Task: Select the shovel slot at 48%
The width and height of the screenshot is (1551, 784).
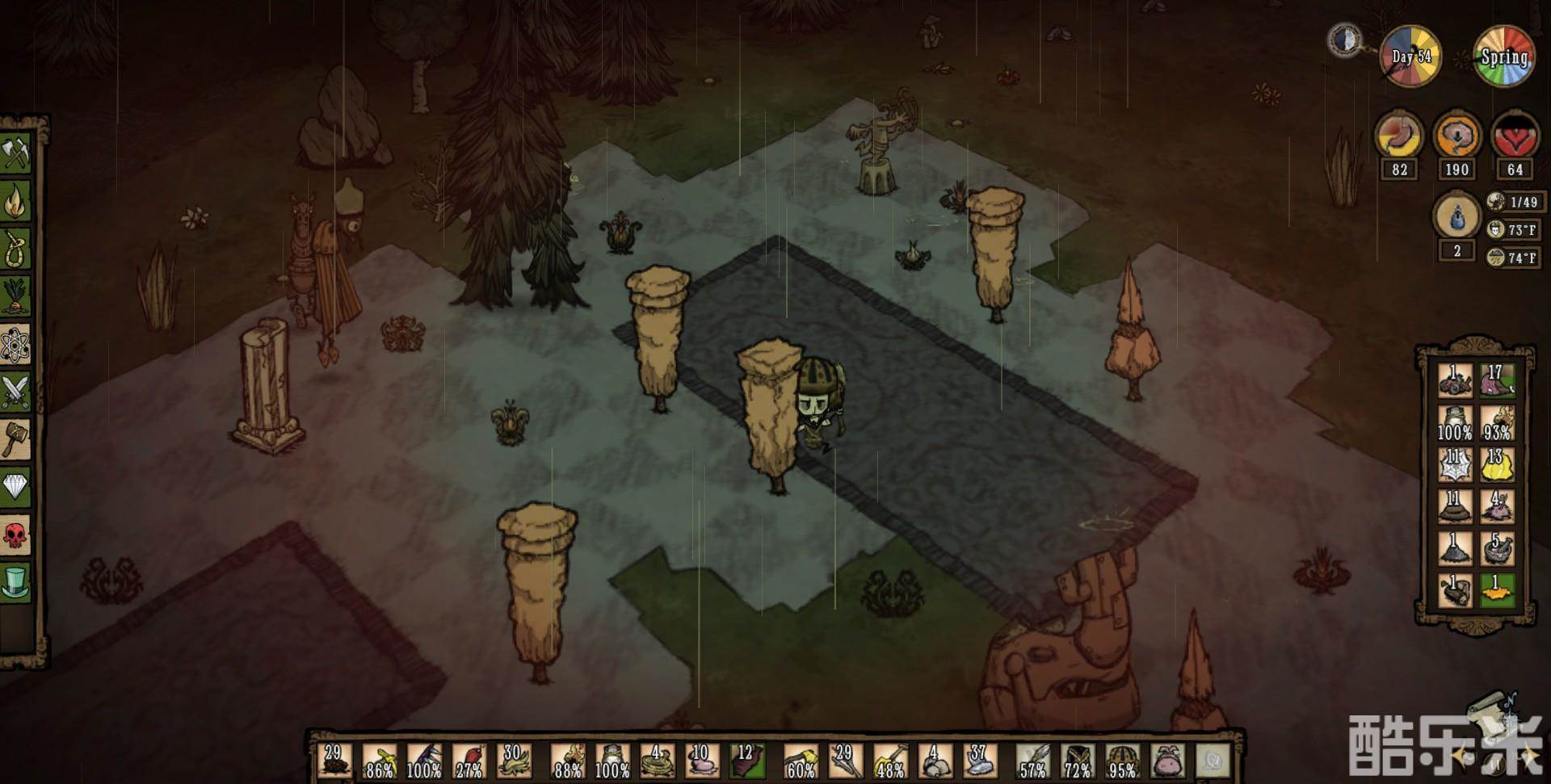Action: click(889, 761)
